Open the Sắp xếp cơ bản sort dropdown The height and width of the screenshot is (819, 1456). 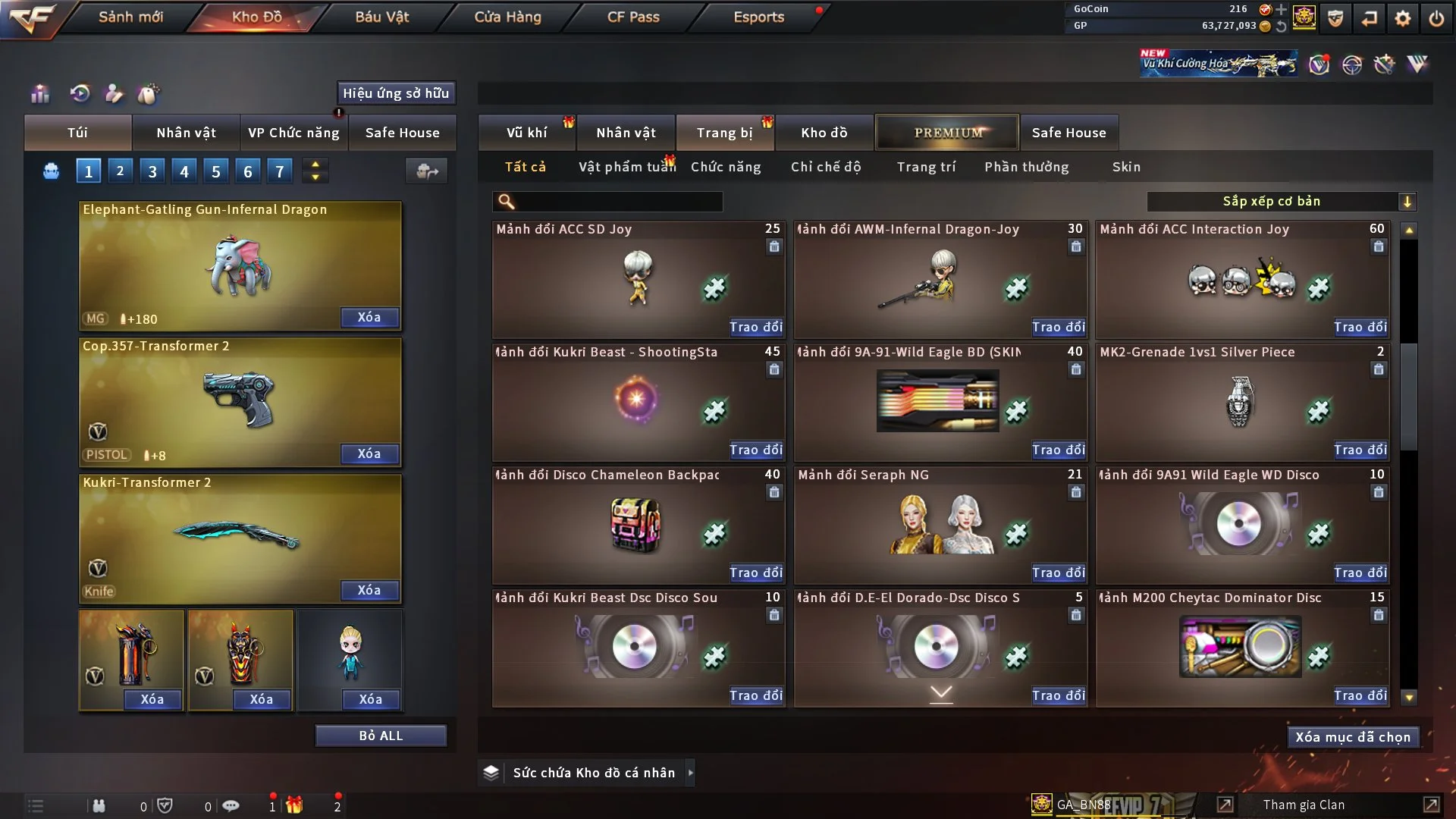(1281, 202)
